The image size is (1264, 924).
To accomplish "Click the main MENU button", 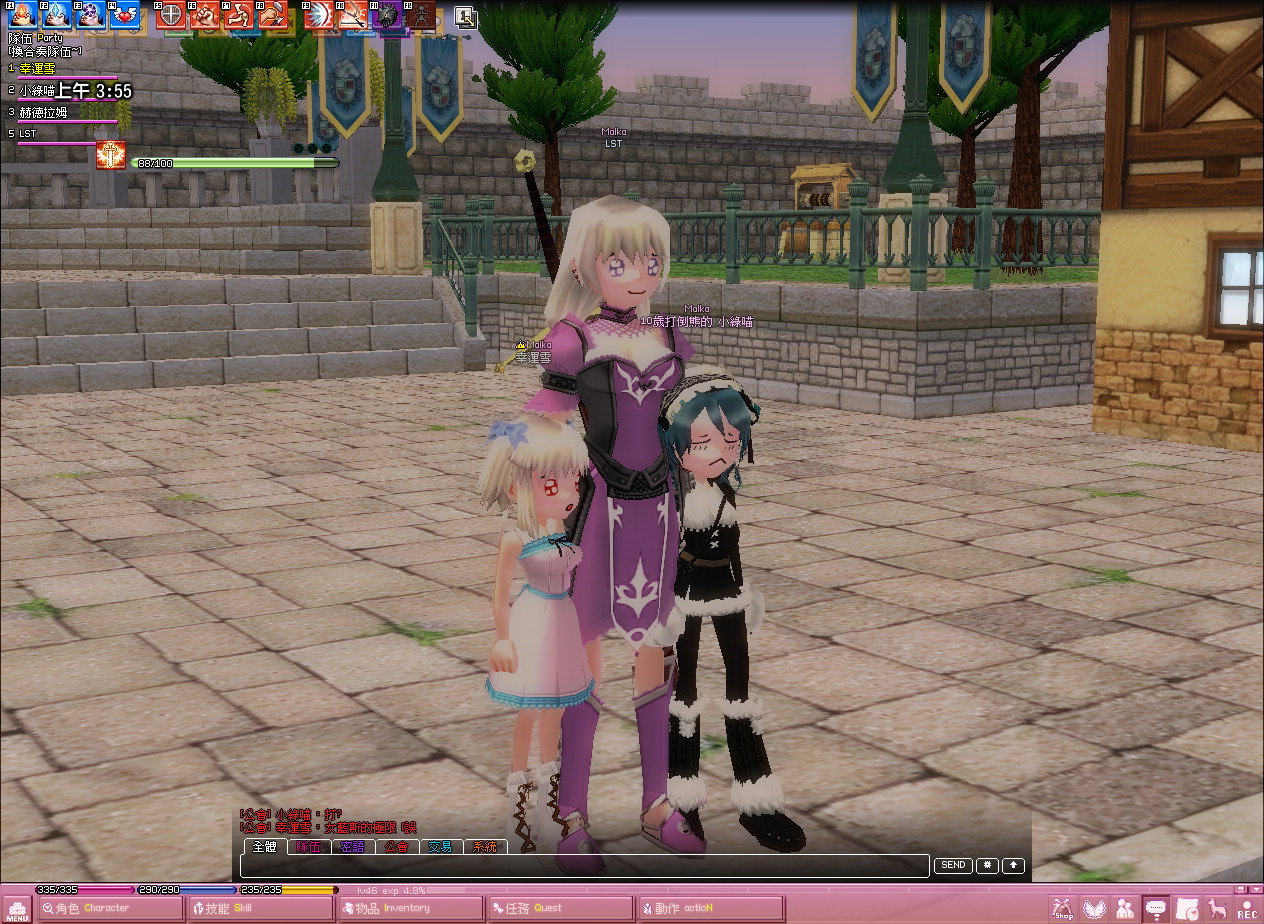I will point(18,906).
